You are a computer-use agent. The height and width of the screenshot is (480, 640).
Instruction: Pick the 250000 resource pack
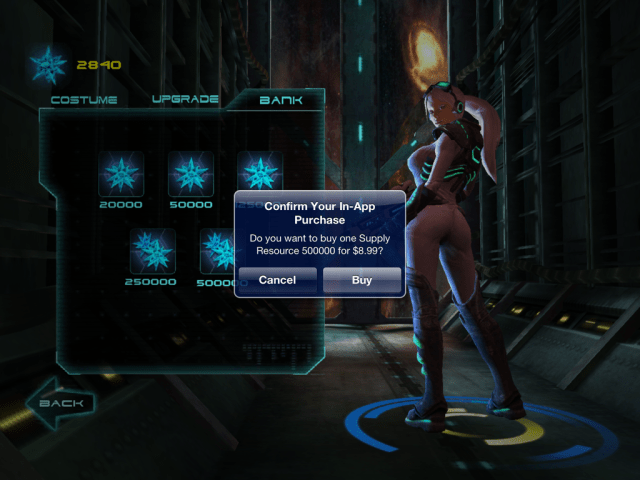[152, 251]
